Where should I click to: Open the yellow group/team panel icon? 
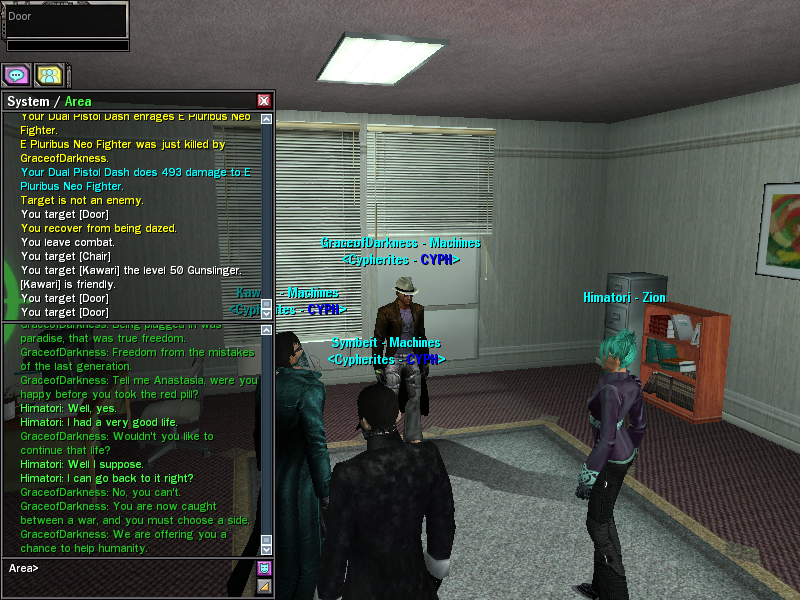[x=48, y=74]
